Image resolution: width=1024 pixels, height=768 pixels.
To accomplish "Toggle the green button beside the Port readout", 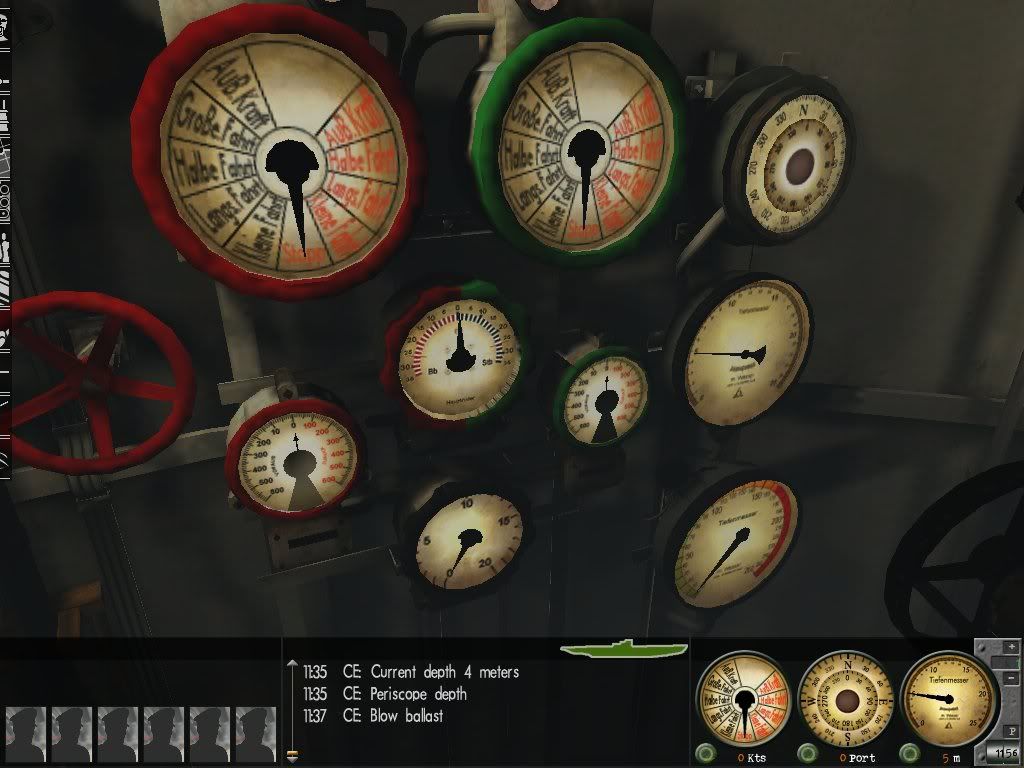I will [x=806, y=753].
